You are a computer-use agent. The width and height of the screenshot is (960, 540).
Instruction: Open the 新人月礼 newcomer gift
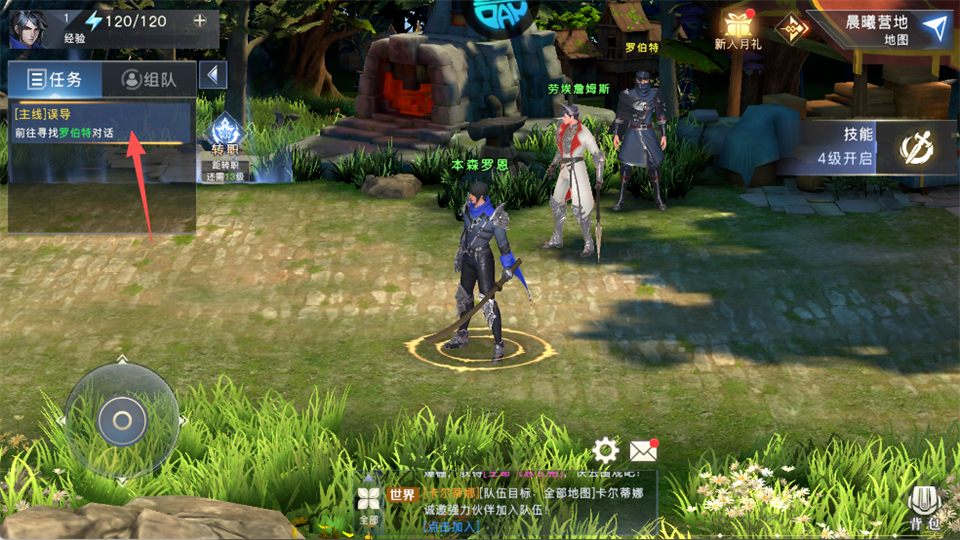coord(738,29)
